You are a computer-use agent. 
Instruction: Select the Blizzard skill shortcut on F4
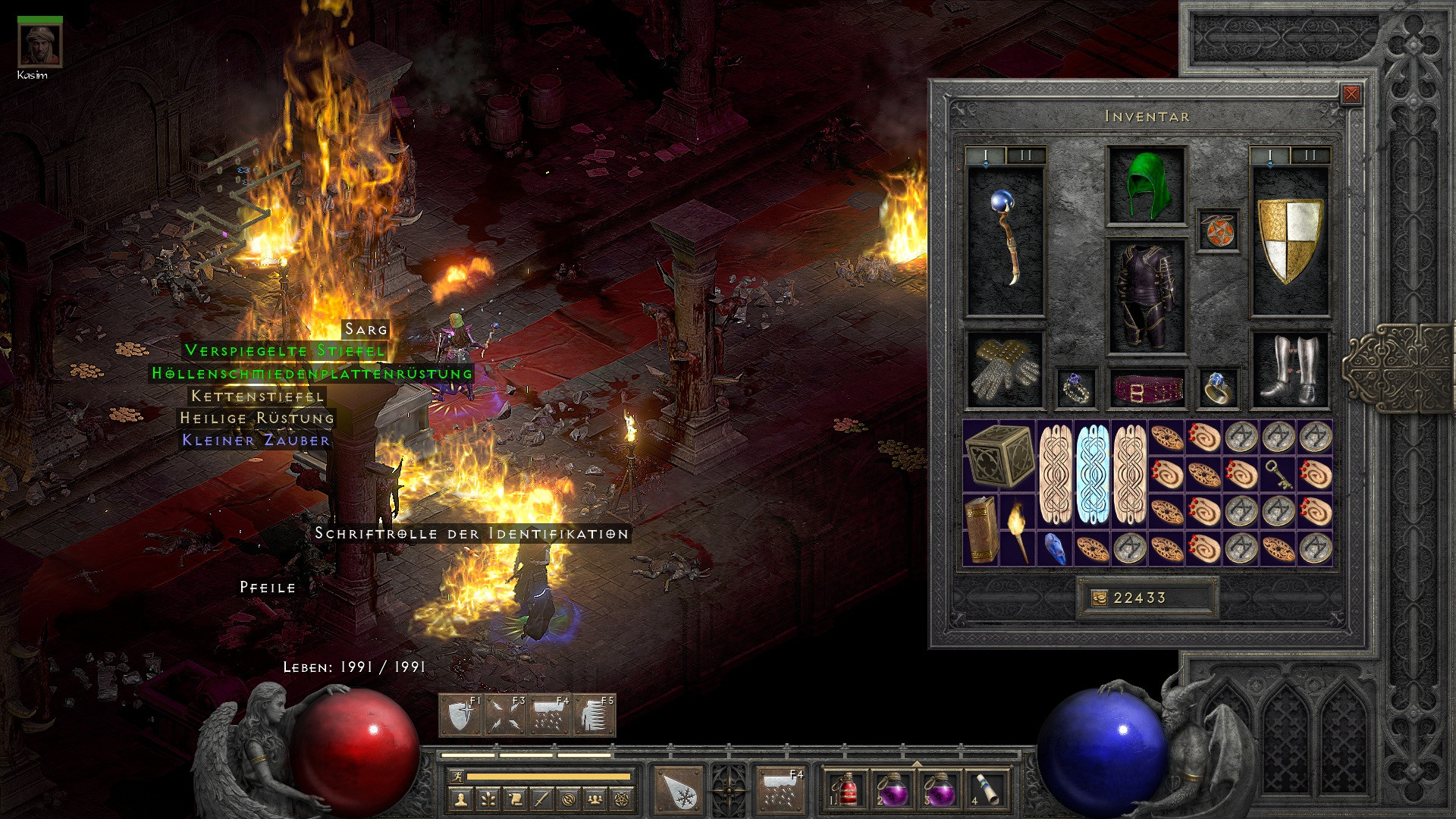click(549, 716)
